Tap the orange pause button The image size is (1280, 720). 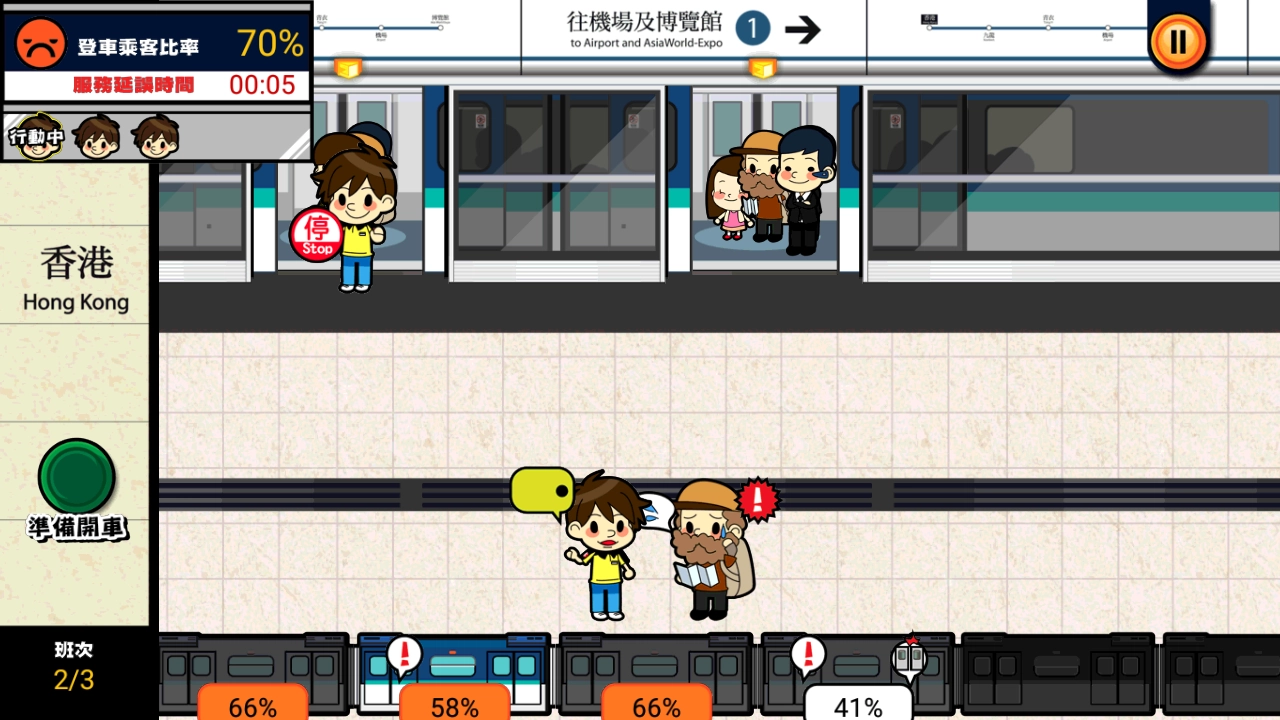1177,43
